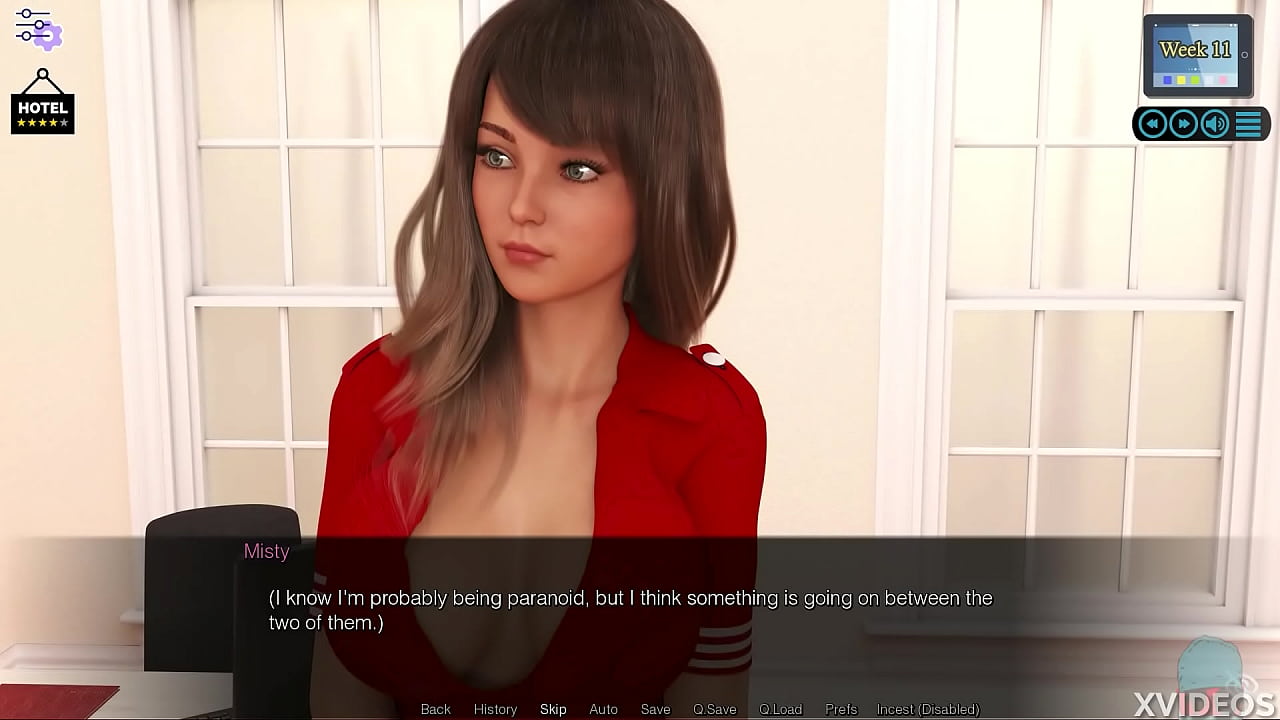Viewport: 1280px width, 720px height.
Task: Select the yellow app tile on the tablet
Action: pyautogui.click(x=1180, y=79)
